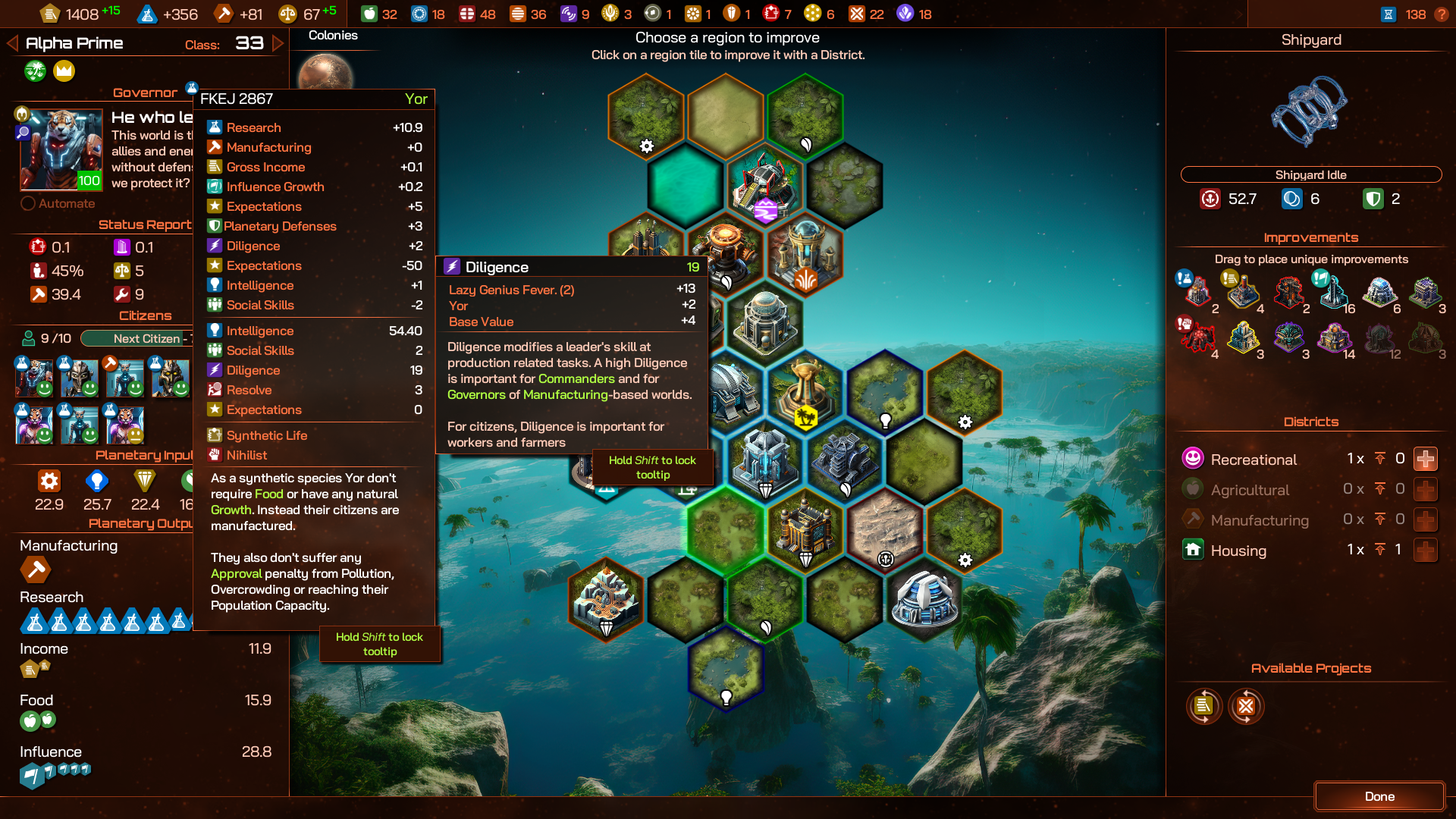Select the Colonies planet thumbnail
Screen dimensions: 1456x819
click(x=325, y=74)
